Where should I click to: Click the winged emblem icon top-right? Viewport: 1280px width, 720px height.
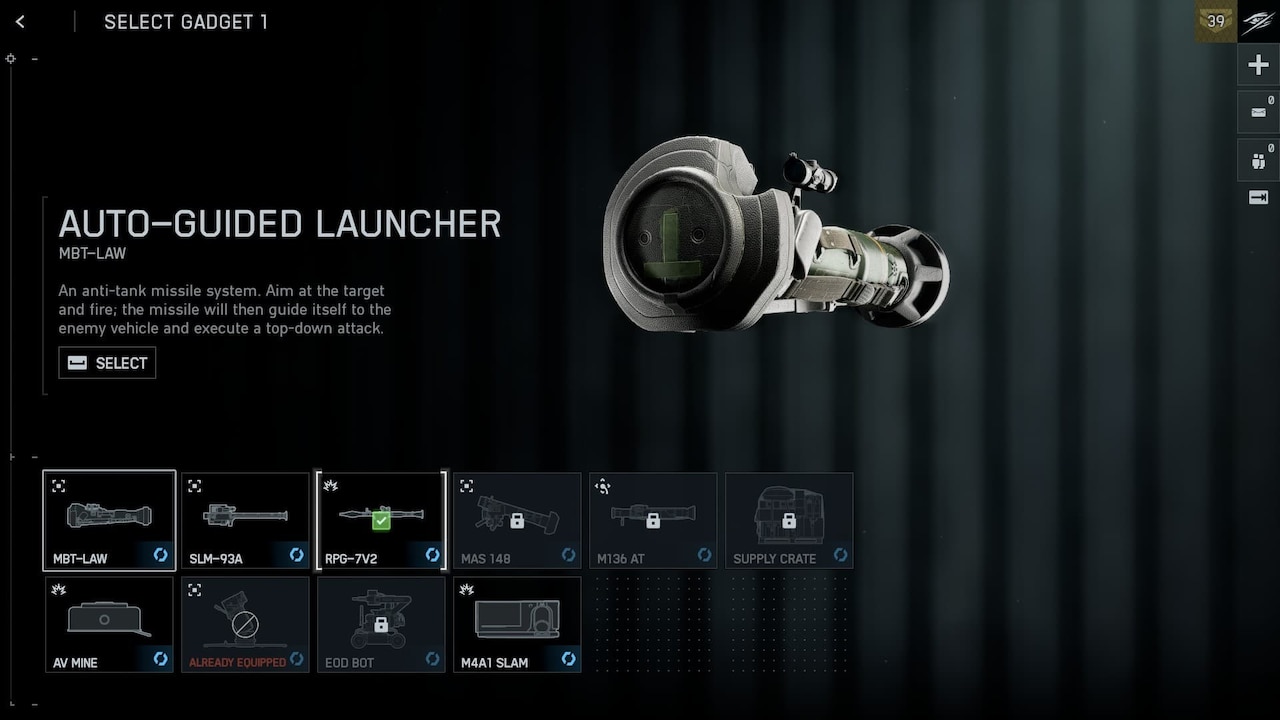pyautogui.click(x=1258, y=21)
